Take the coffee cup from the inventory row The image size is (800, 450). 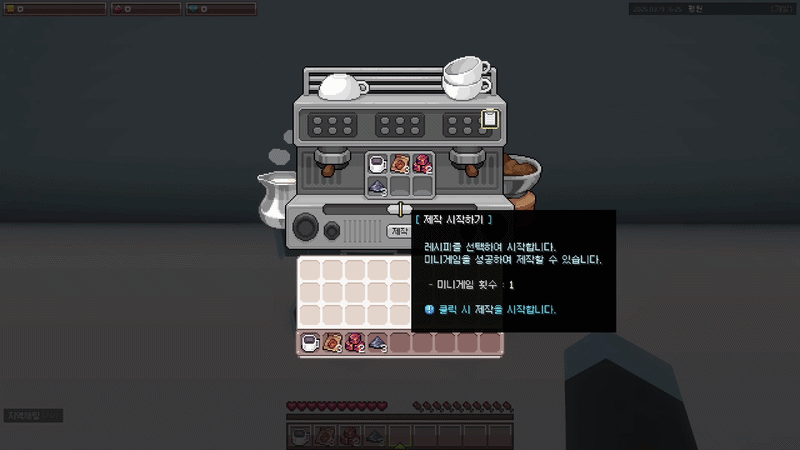[310, 343]
